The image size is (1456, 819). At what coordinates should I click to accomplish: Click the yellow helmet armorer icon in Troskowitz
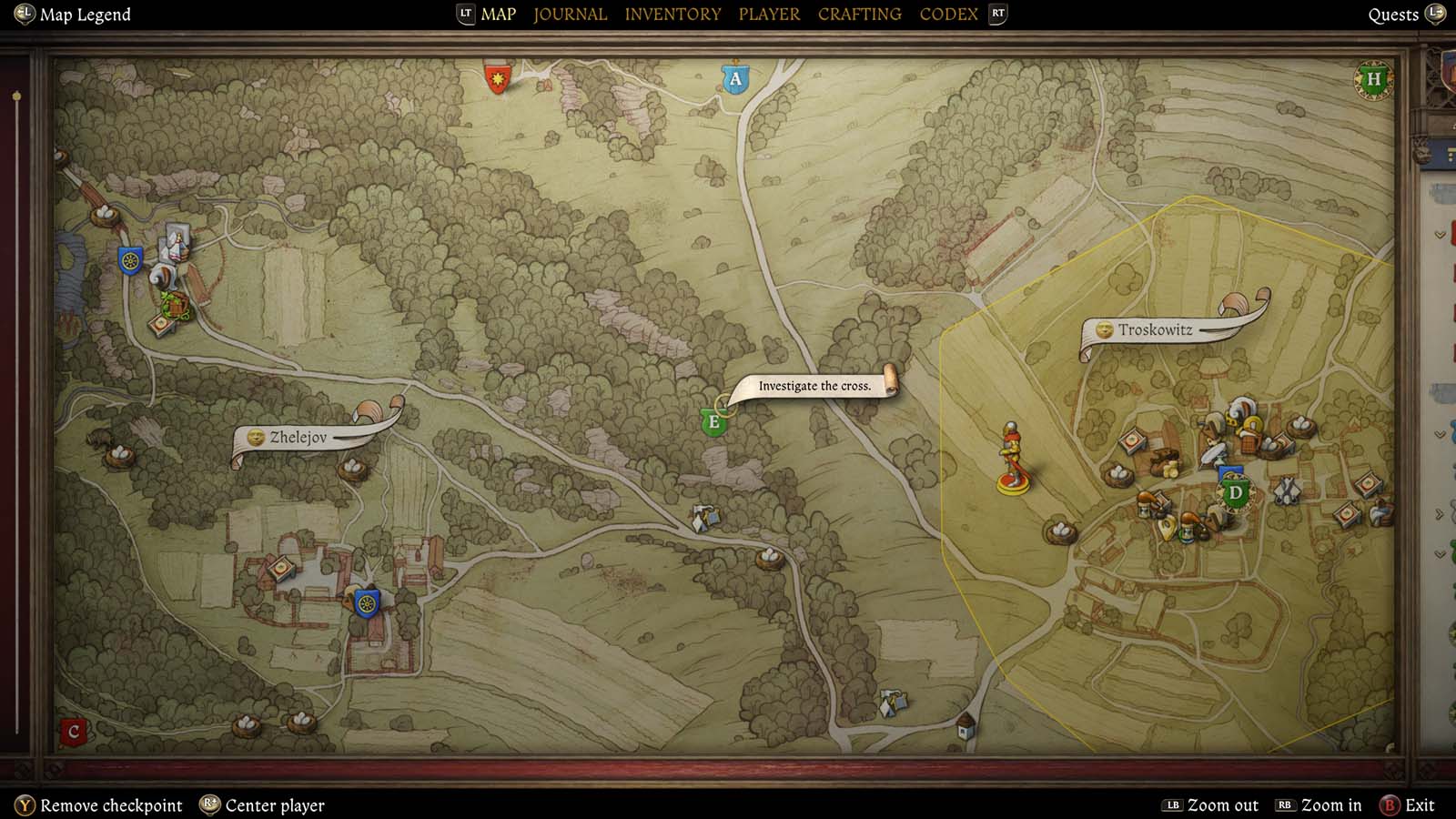tap(1251, 424)
